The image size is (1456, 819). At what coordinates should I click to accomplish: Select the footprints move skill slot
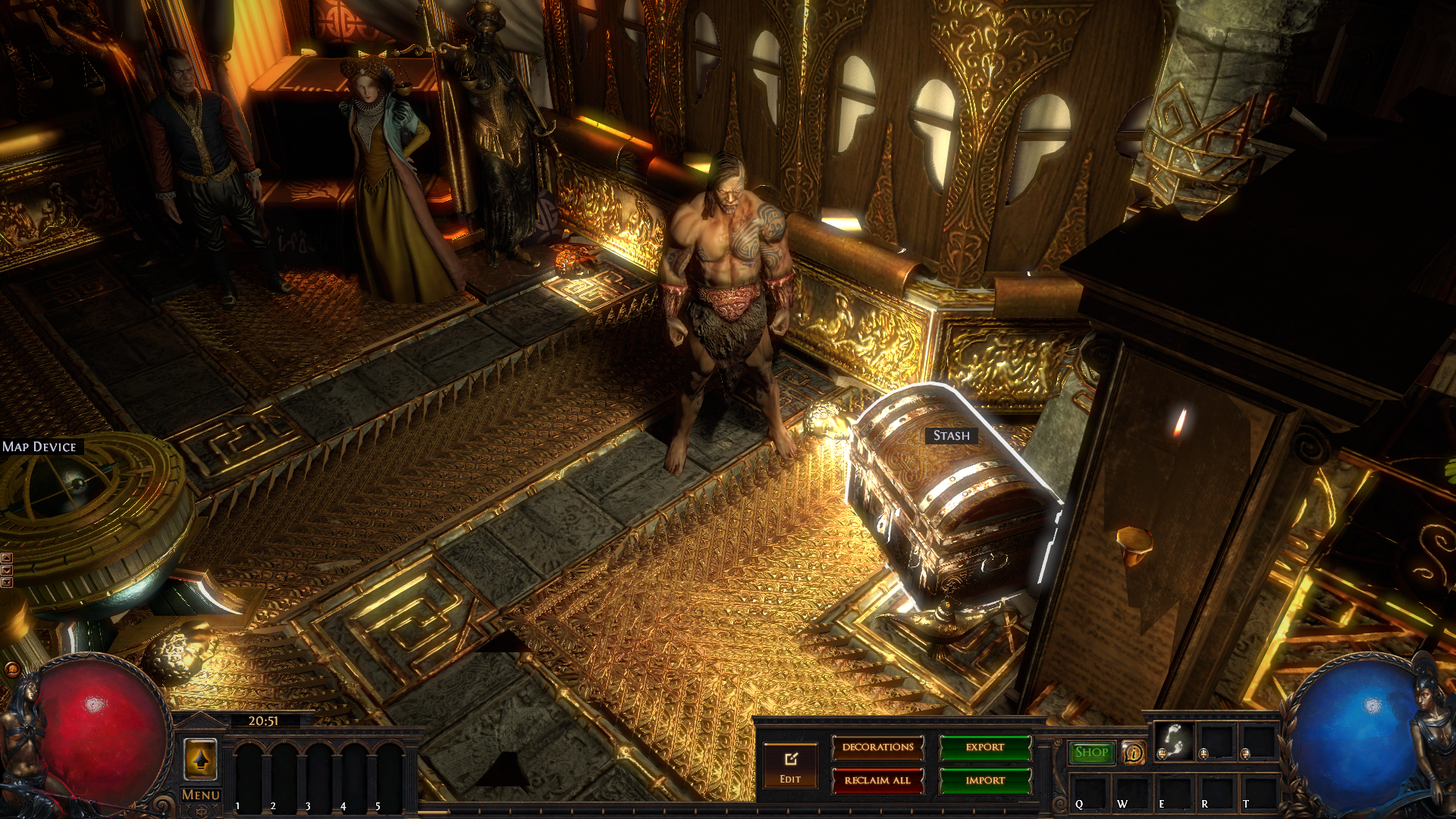tap(1173, 740)
